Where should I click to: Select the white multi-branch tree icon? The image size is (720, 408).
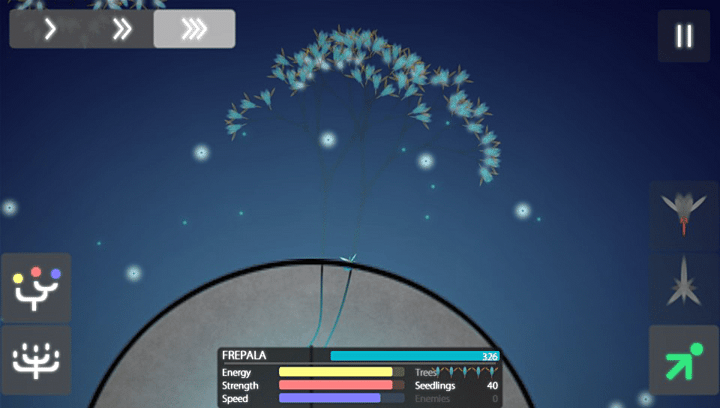point(36,360)
